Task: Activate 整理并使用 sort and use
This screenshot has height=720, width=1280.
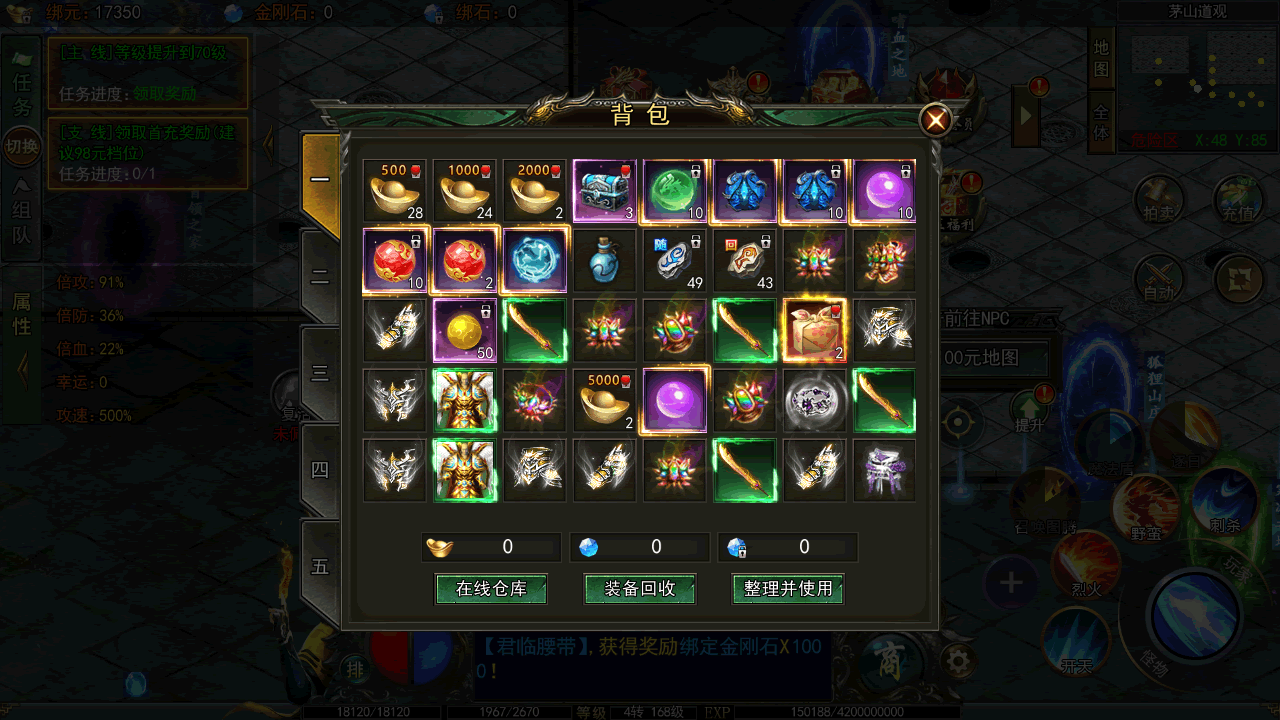Action: click(788, 589)
